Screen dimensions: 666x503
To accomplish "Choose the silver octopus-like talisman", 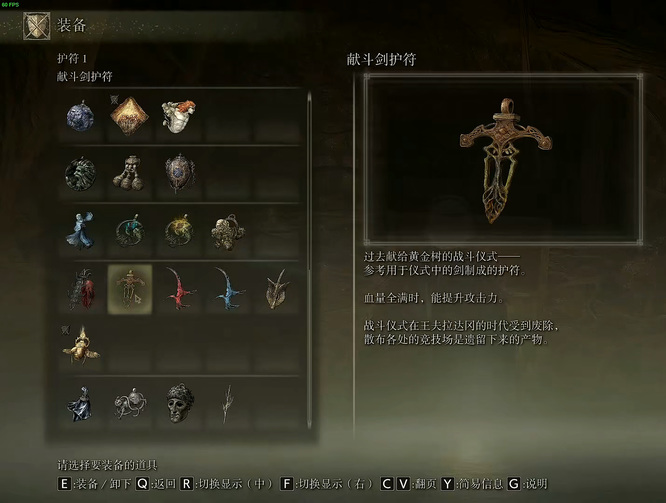I will pos(130,403).
